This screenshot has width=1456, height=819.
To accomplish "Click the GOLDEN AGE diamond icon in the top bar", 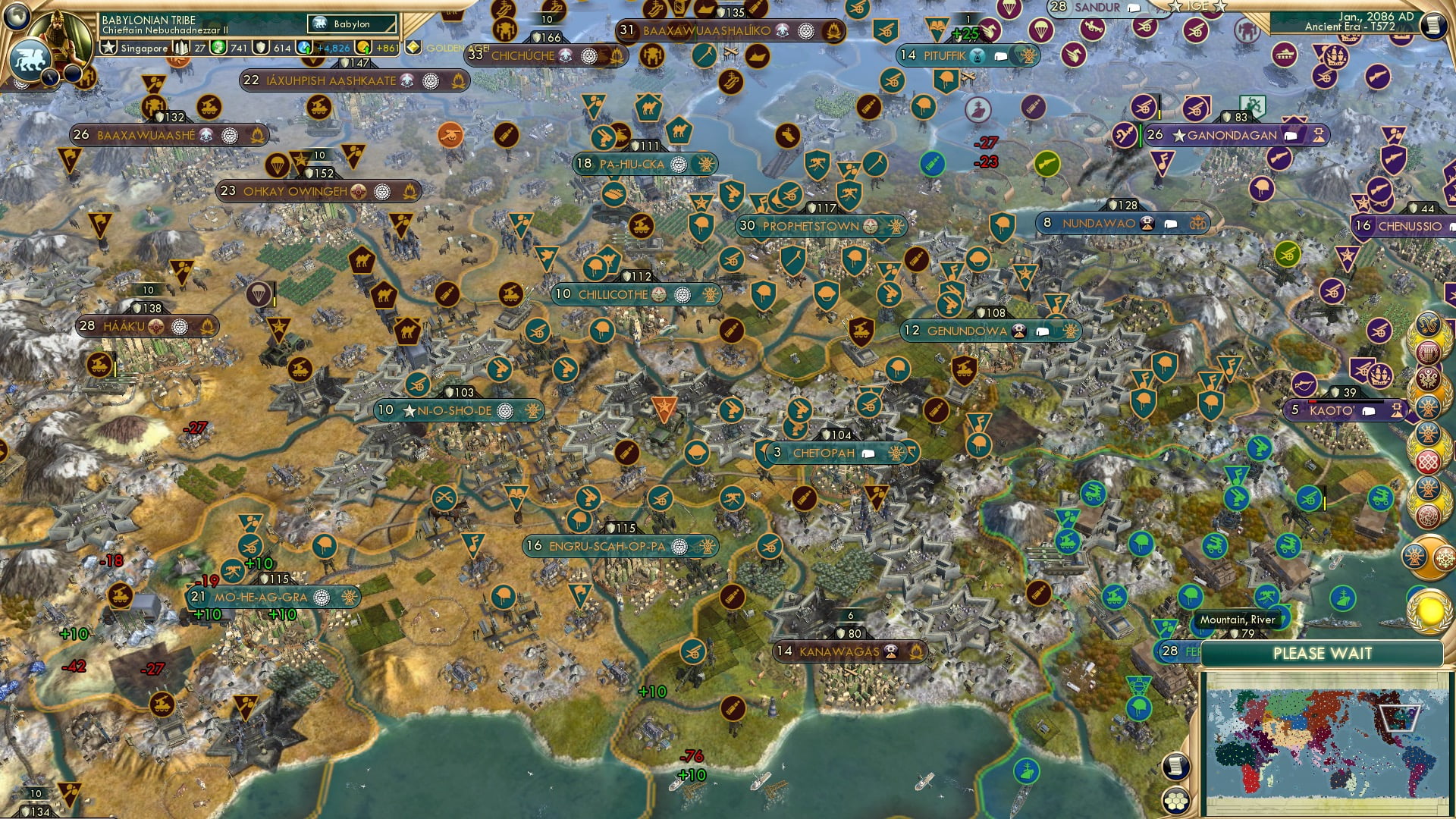I will click(413, 46).
